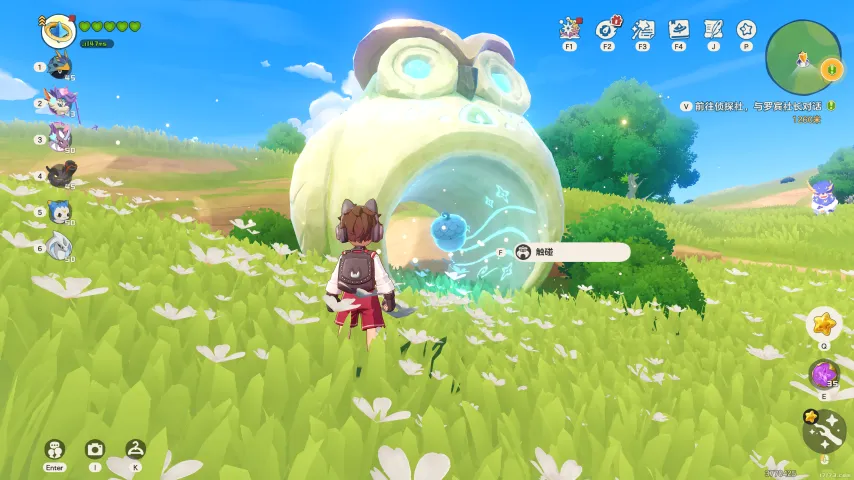Select the white silver pet in slot six
Viewport: 854px width, 480px height.
(61, 246)
